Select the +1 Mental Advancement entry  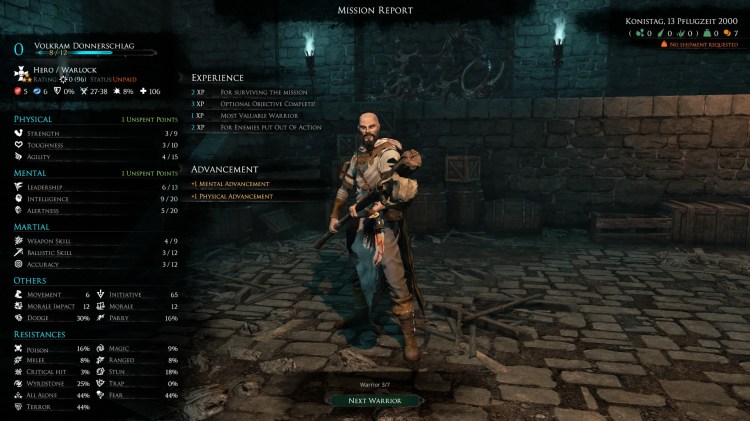click(x=231, y=184)
